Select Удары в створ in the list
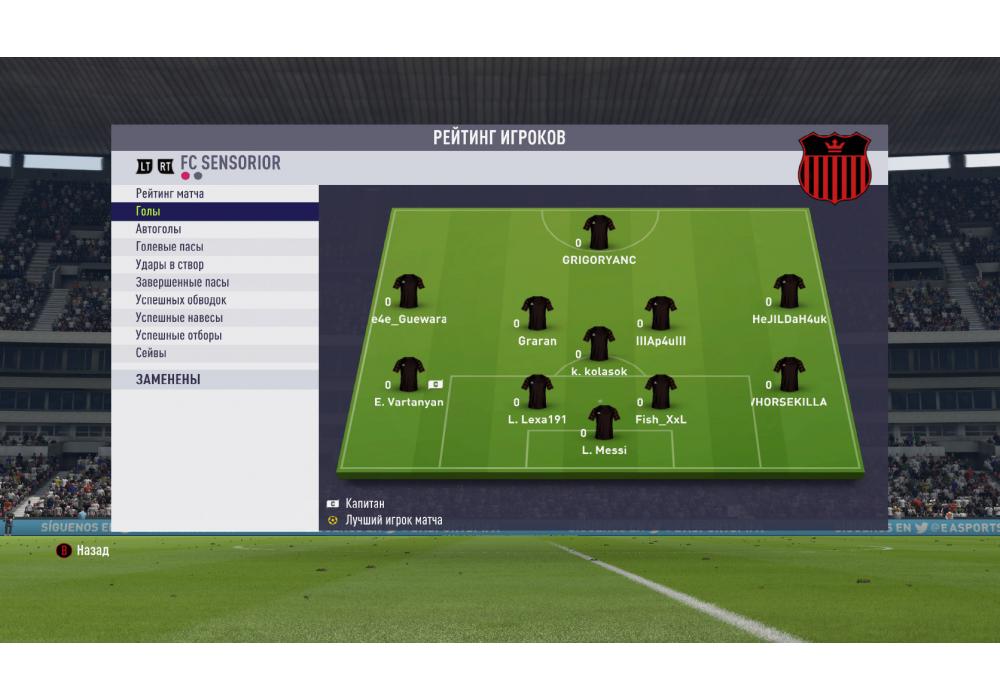The height and width of the screenshot is (700, 1000). pos(170,265)
